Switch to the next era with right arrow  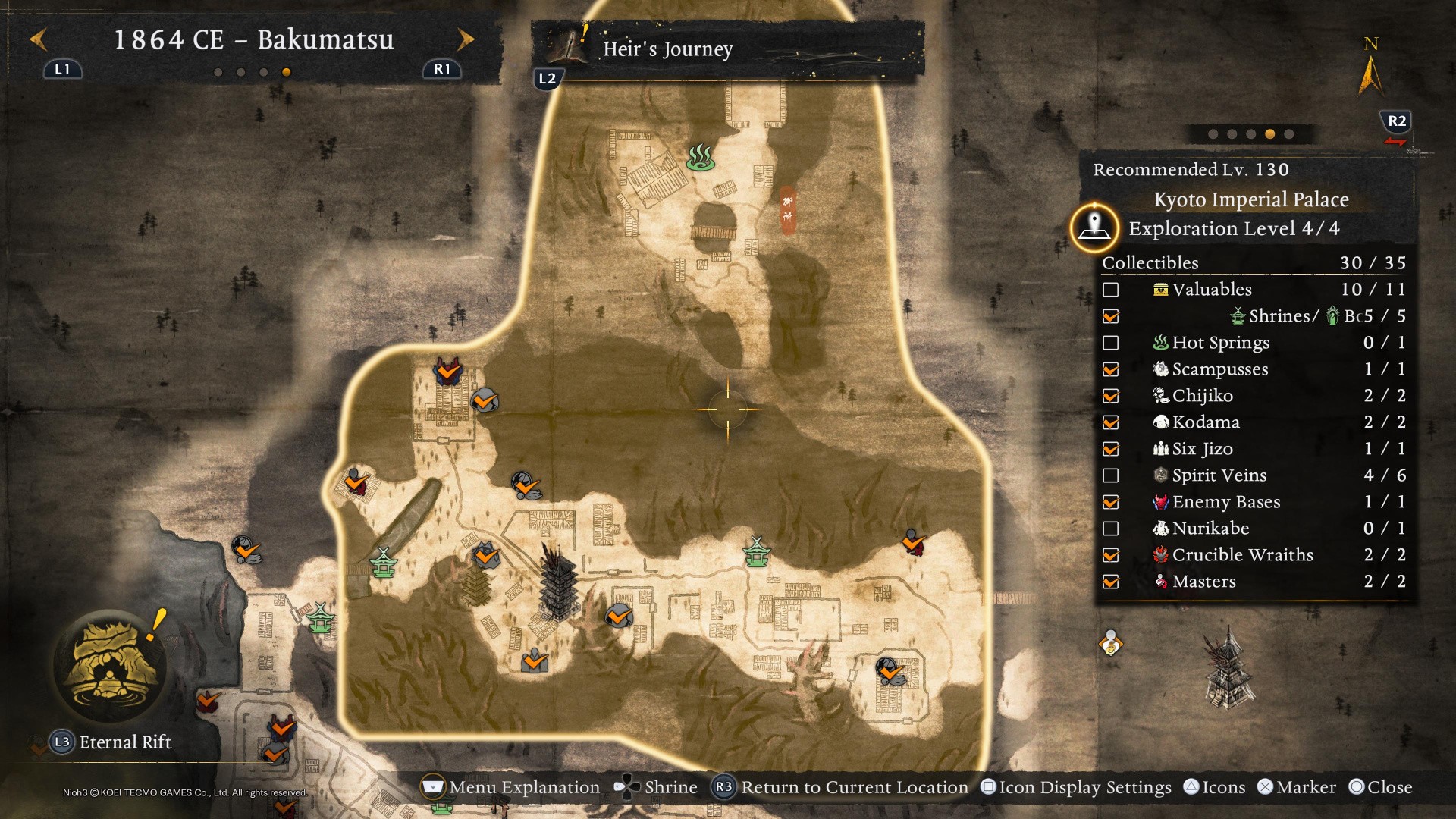click(466, 39)
